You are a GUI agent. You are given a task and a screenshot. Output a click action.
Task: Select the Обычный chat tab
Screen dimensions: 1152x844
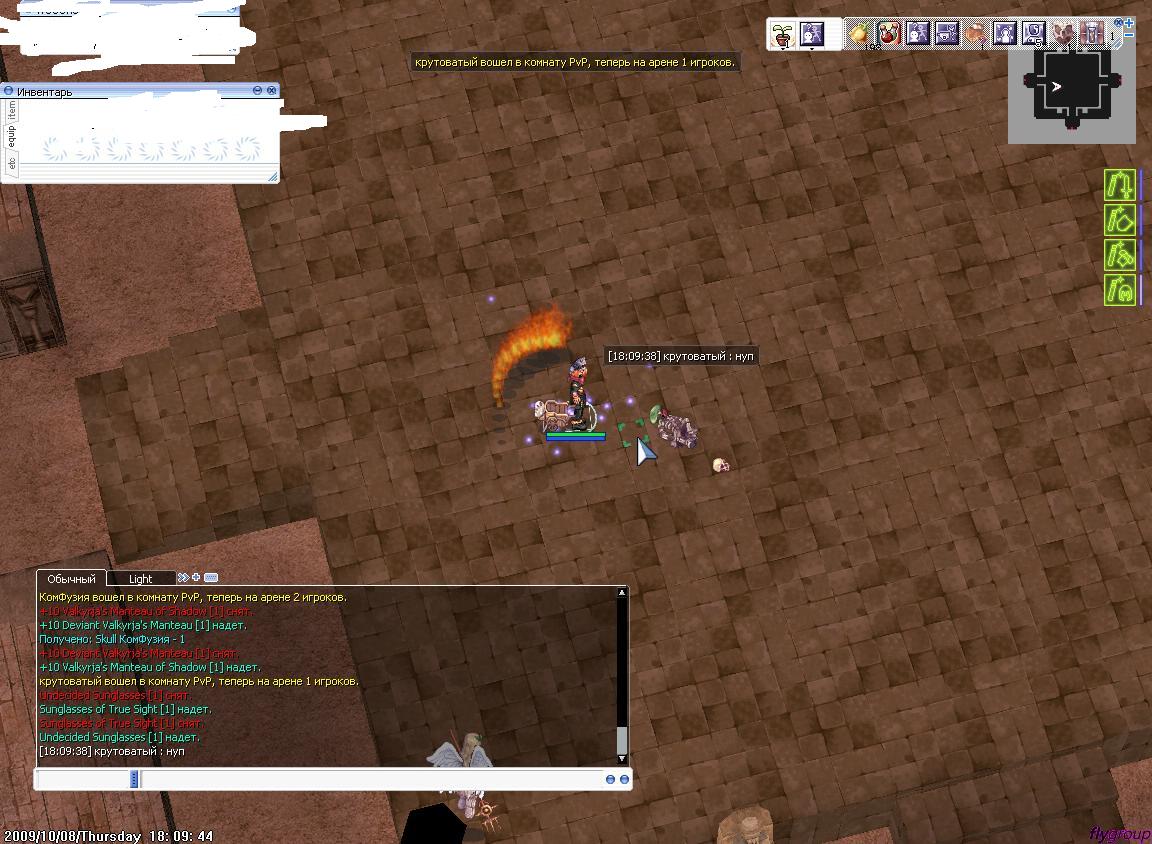click(71, 579)
